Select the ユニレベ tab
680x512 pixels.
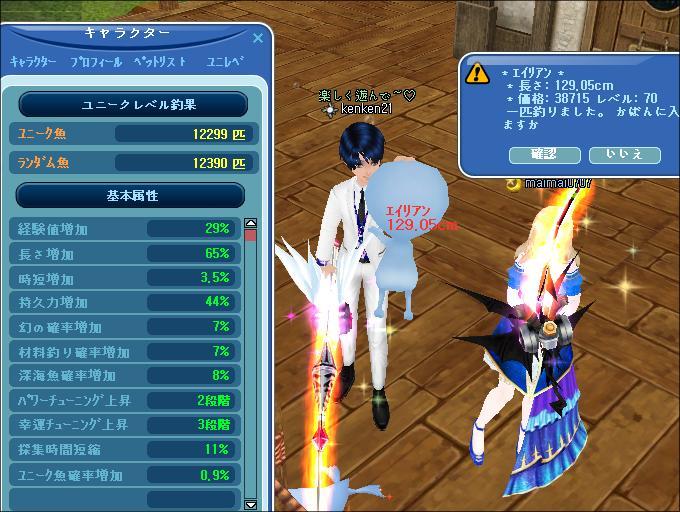click(225, 62)
